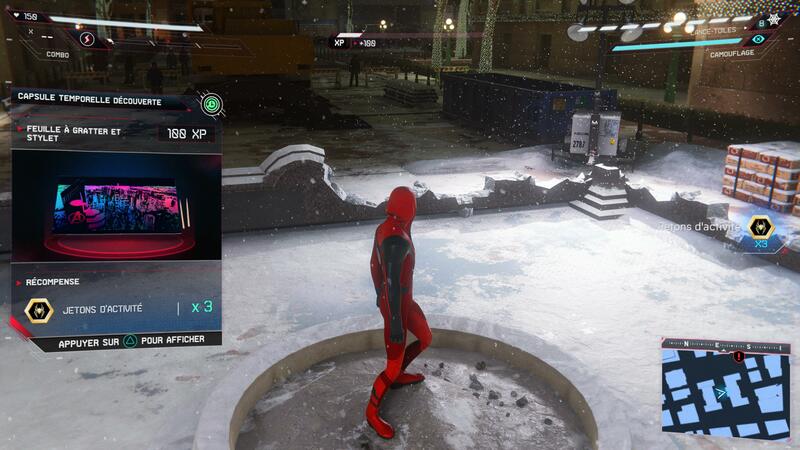The image size is (800, 450).
Task: Click the activity token x3 pickup icon
Action: click(760, 226)
